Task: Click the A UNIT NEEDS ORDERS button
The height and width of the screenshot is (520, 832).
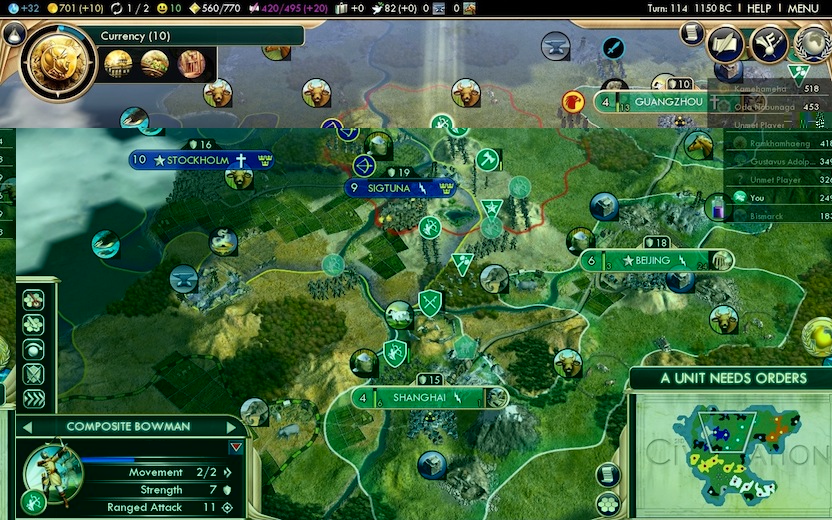Action: tap(732, 378)
